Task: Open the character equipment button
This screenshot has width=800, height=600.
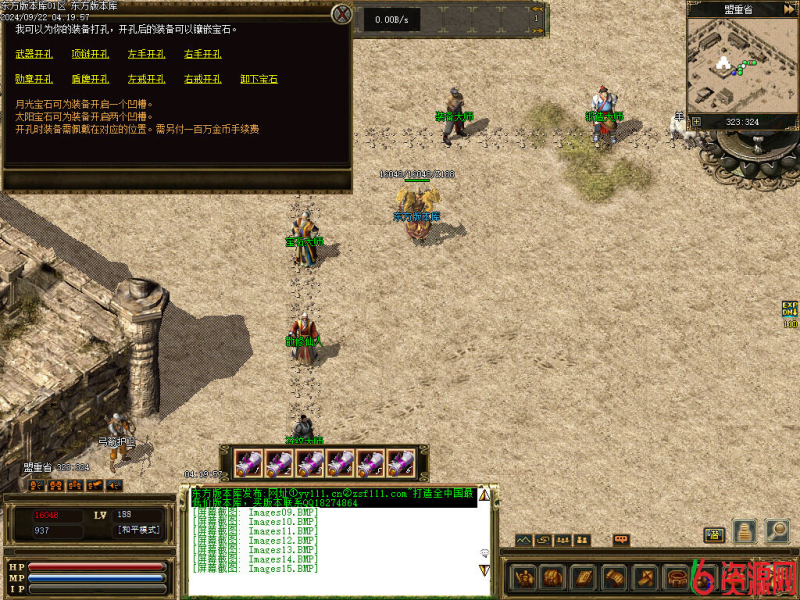Action: (x=524, y=577)
